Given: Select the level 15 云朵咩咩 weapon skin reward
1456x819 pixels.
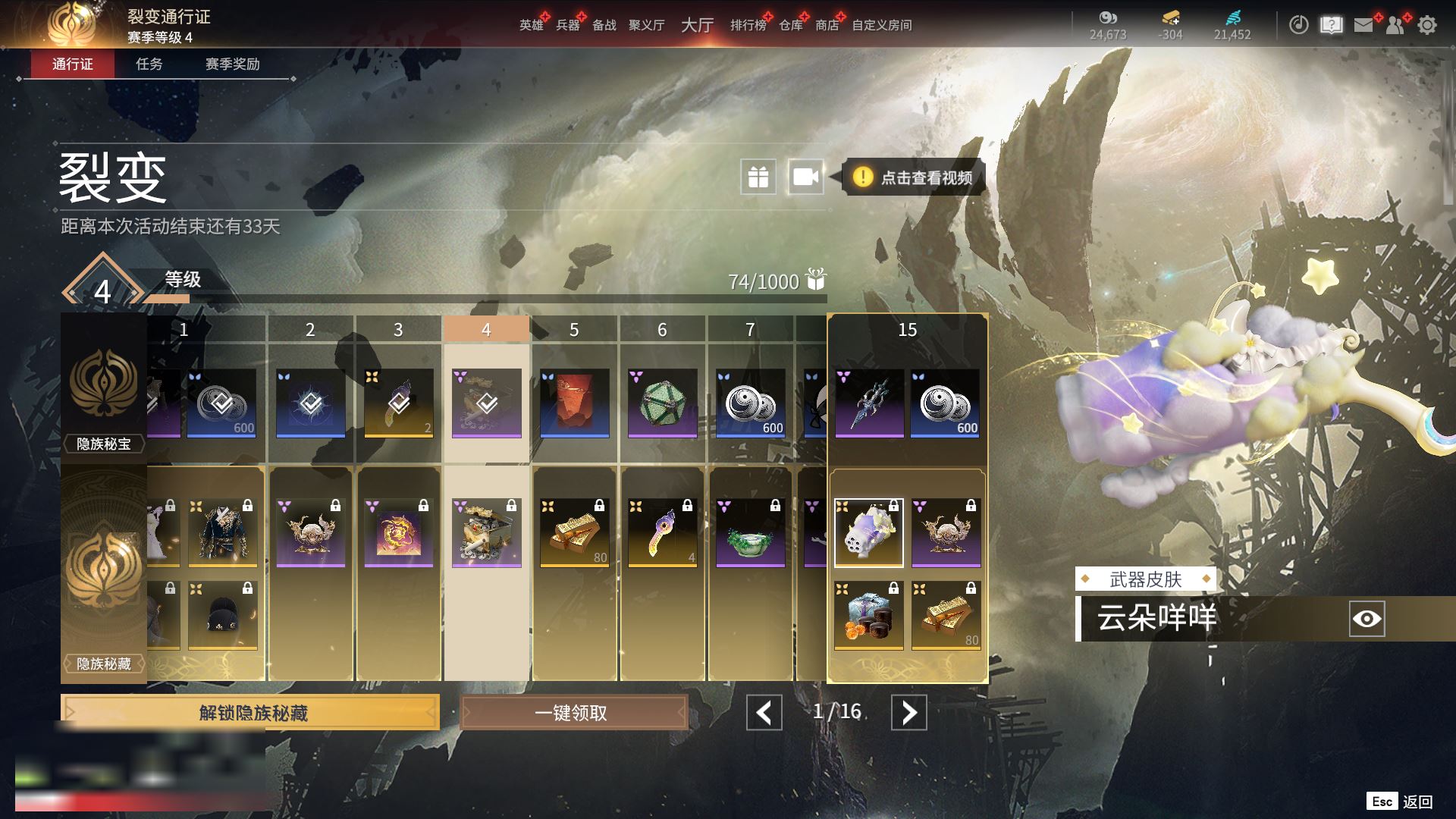Looking at the screenshot, I should pos(868,533).
